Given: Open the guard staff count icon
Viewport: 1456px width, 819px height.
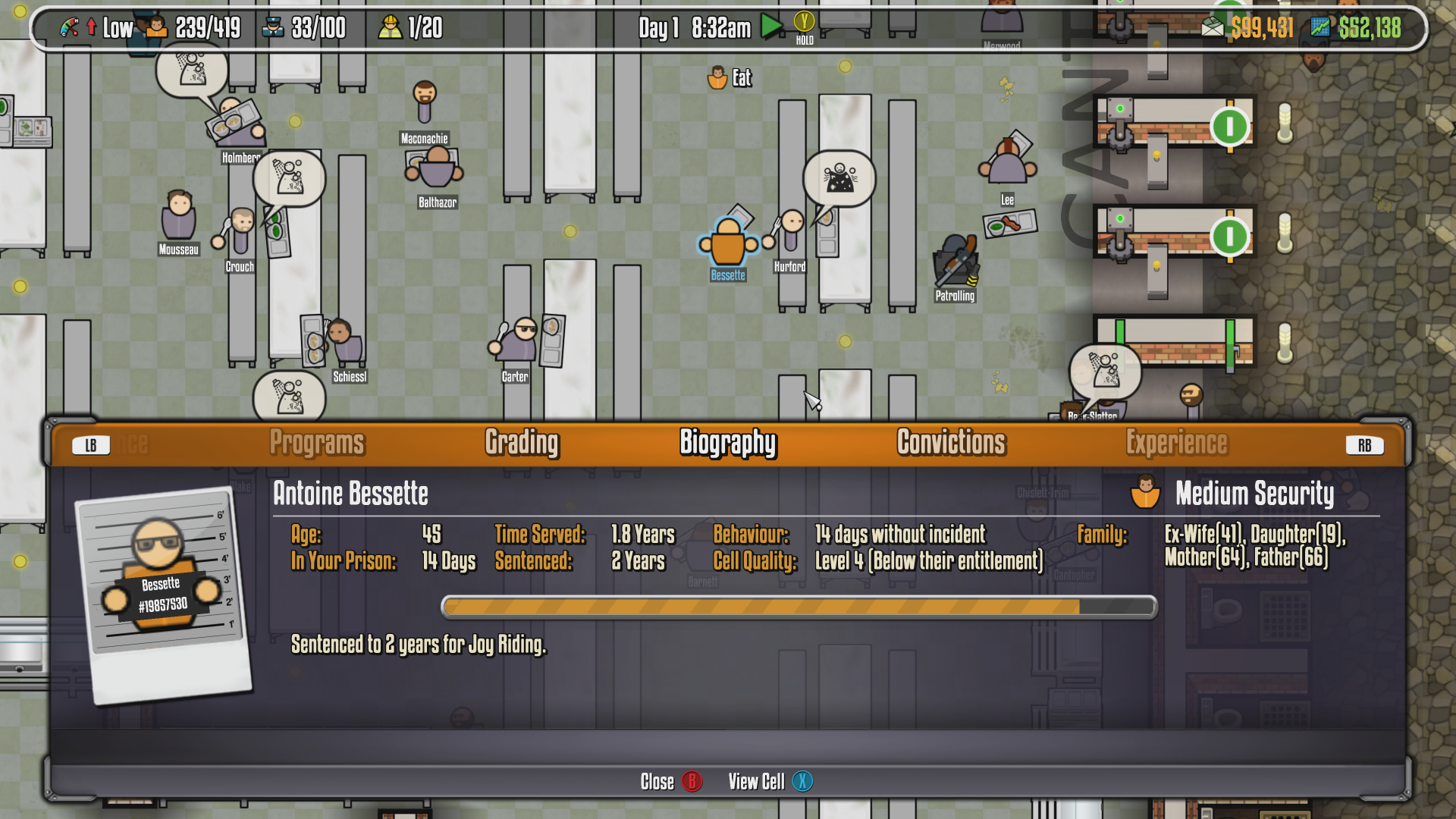Looking at the screenshot, I should [x=272, y=27].
